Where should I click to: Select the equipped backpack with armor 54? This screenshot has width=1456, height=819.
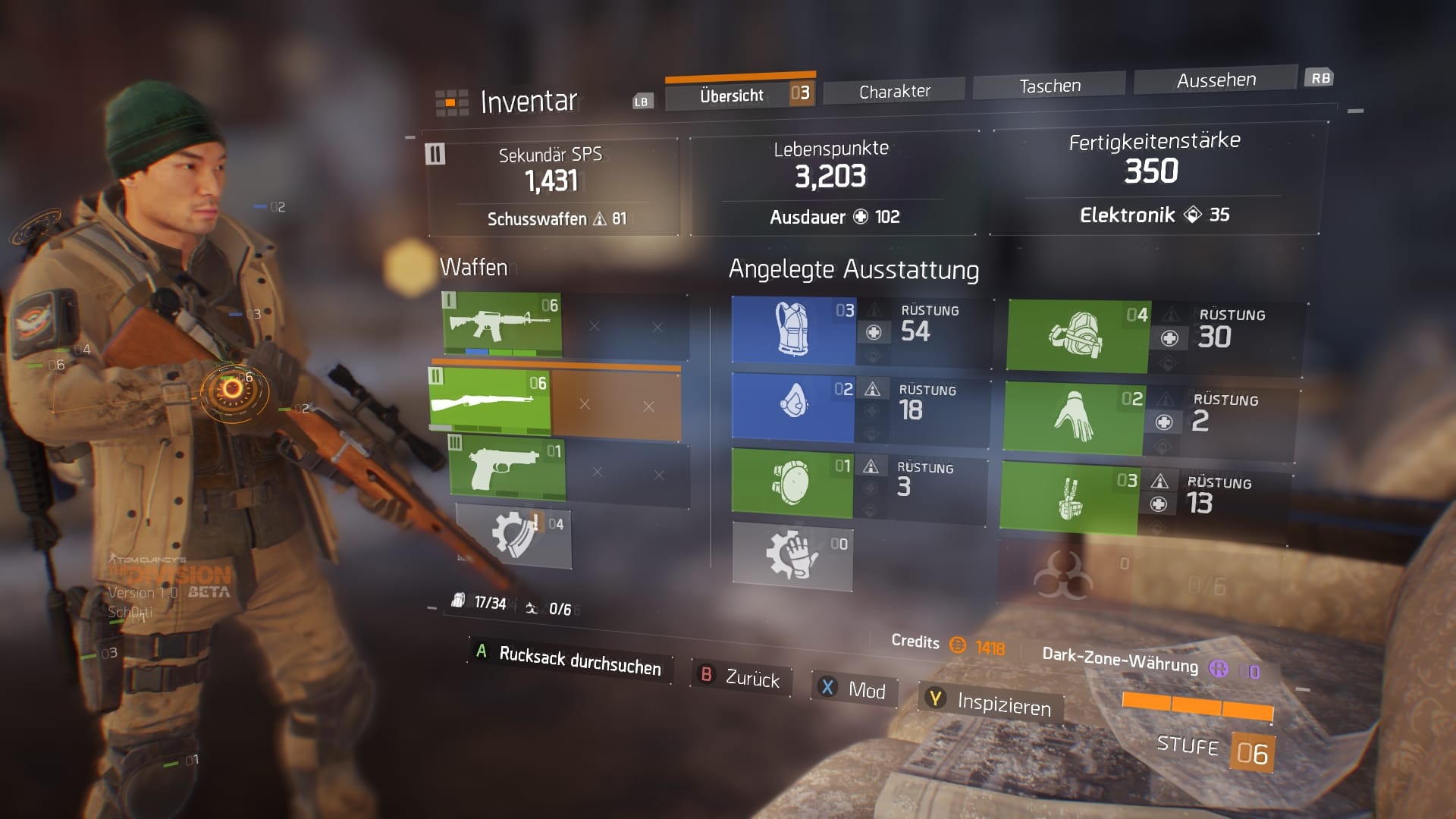click(x=792, y=330)
